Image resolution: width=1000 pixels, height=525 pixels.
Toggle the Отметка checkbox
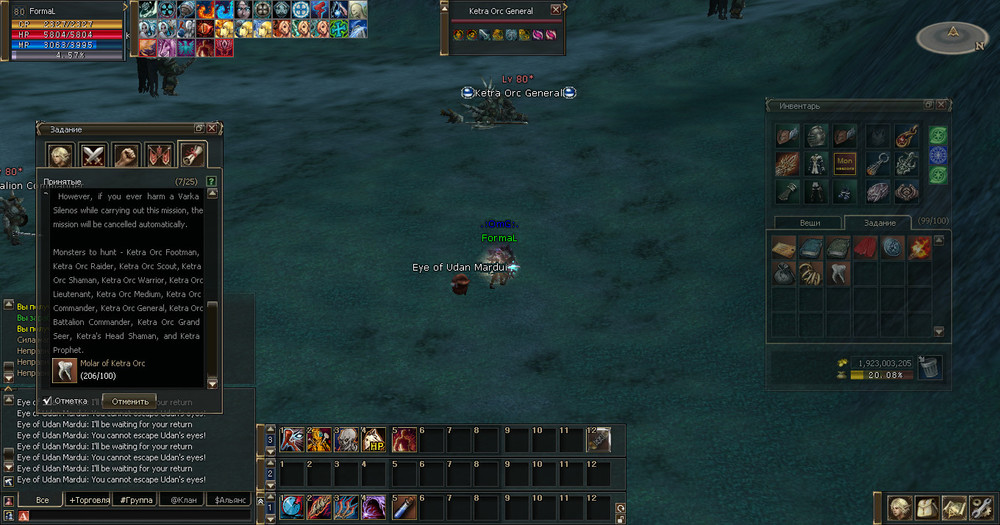(x=46, y=401)
